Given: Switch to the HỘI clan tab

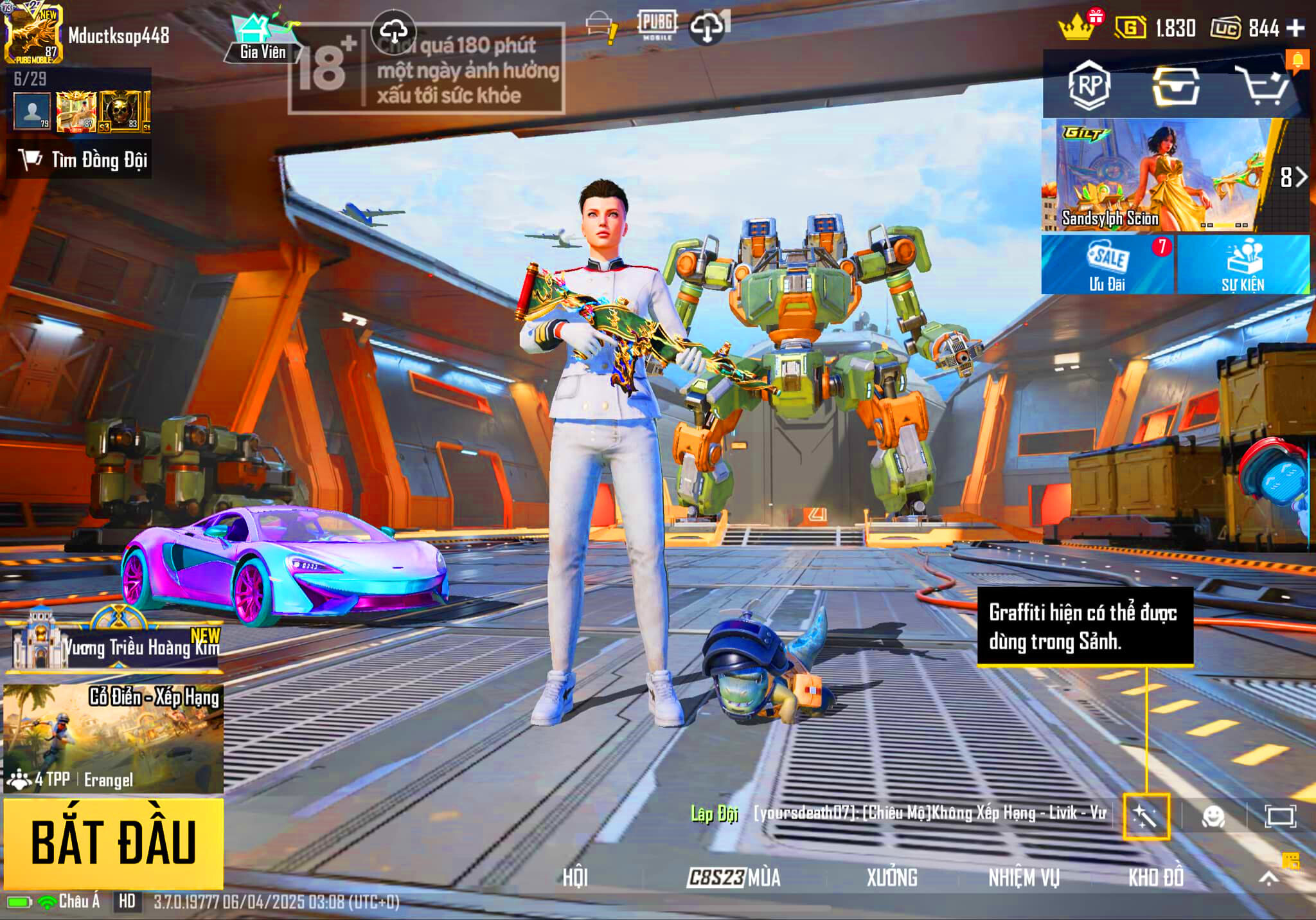Looking at the screenshot, I should pyautogui.click(x=575, y=878).
